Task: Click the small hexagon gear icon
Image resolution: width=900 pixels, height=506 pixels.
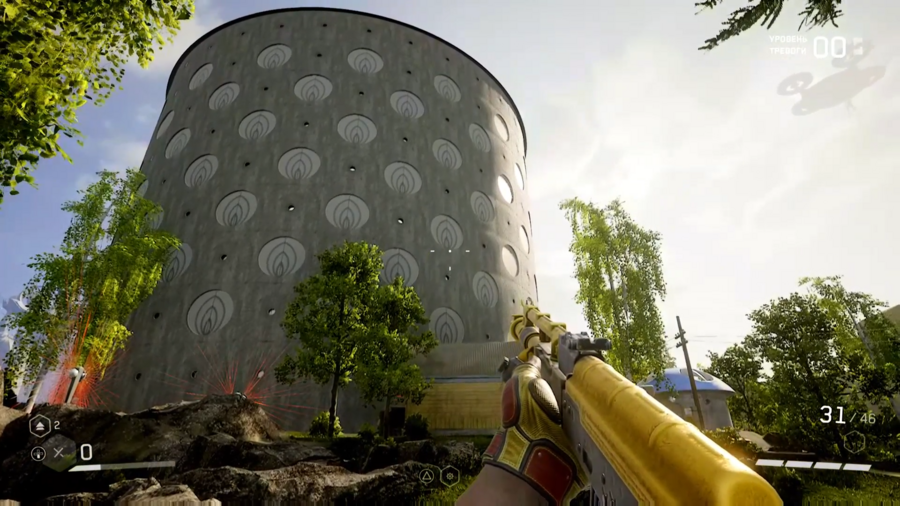Action: click(x=450, y=476)
